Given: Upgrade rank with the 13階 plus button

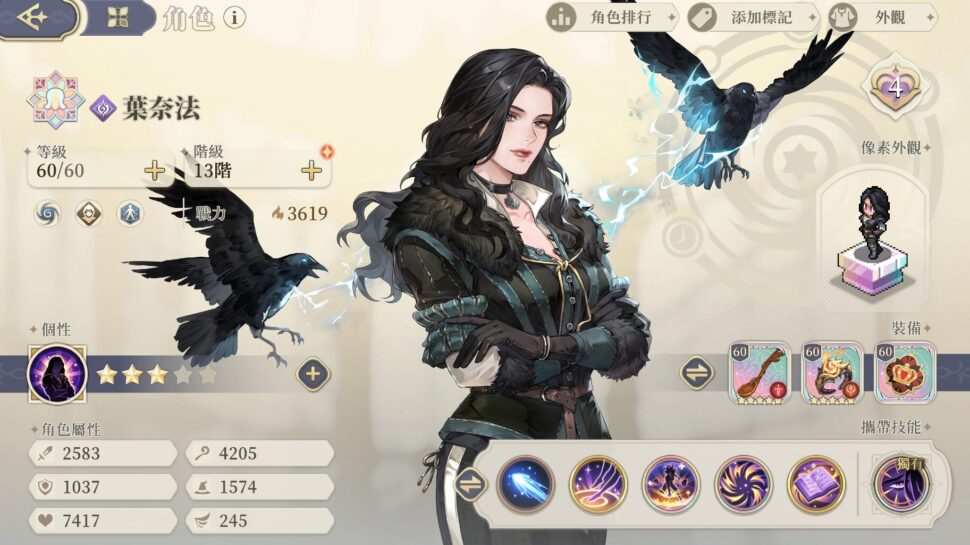Looking at the screenshot, I should tap(312, 171).
